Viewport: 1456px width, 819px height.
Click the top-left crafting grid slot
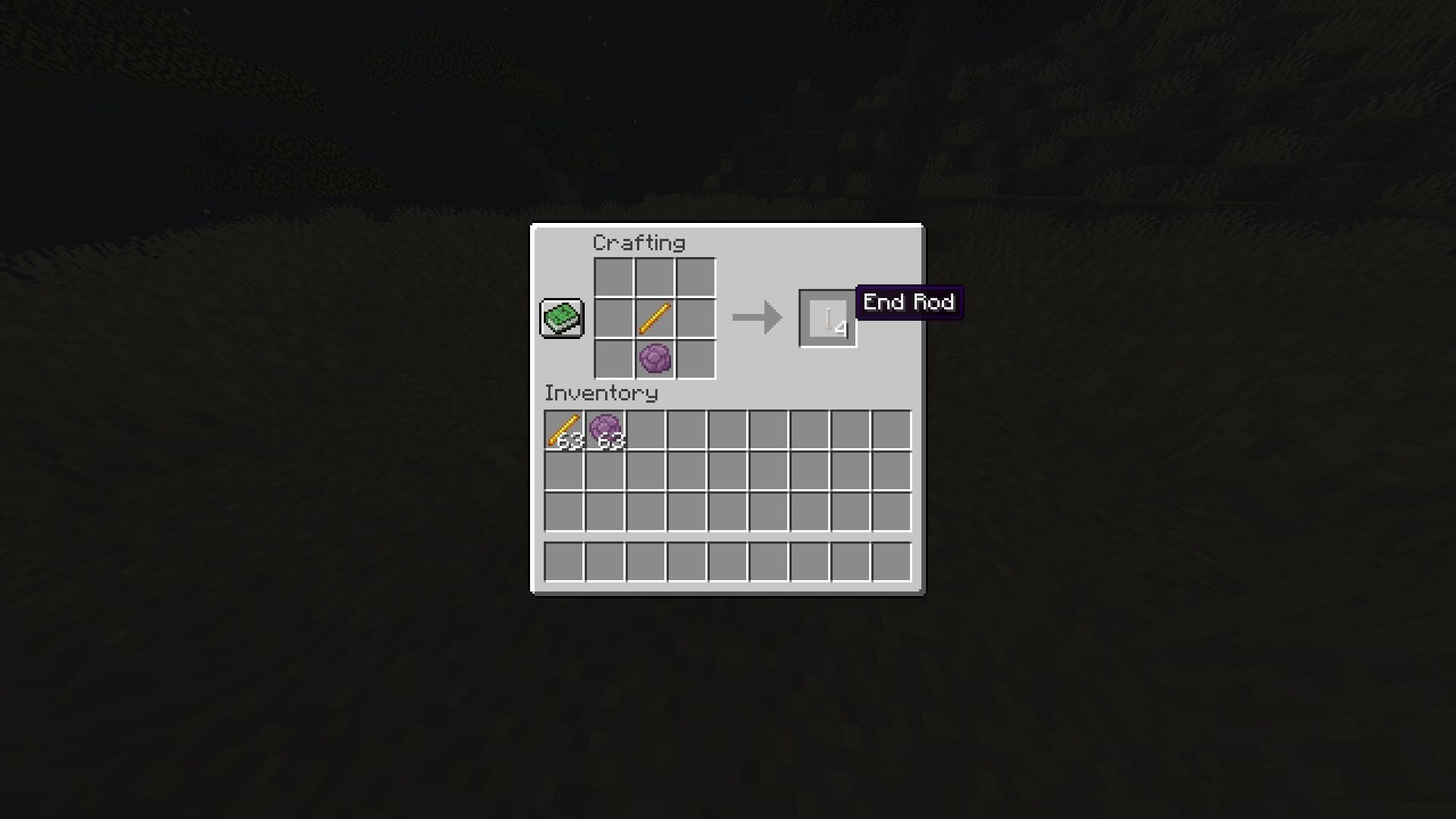point(613,278)
